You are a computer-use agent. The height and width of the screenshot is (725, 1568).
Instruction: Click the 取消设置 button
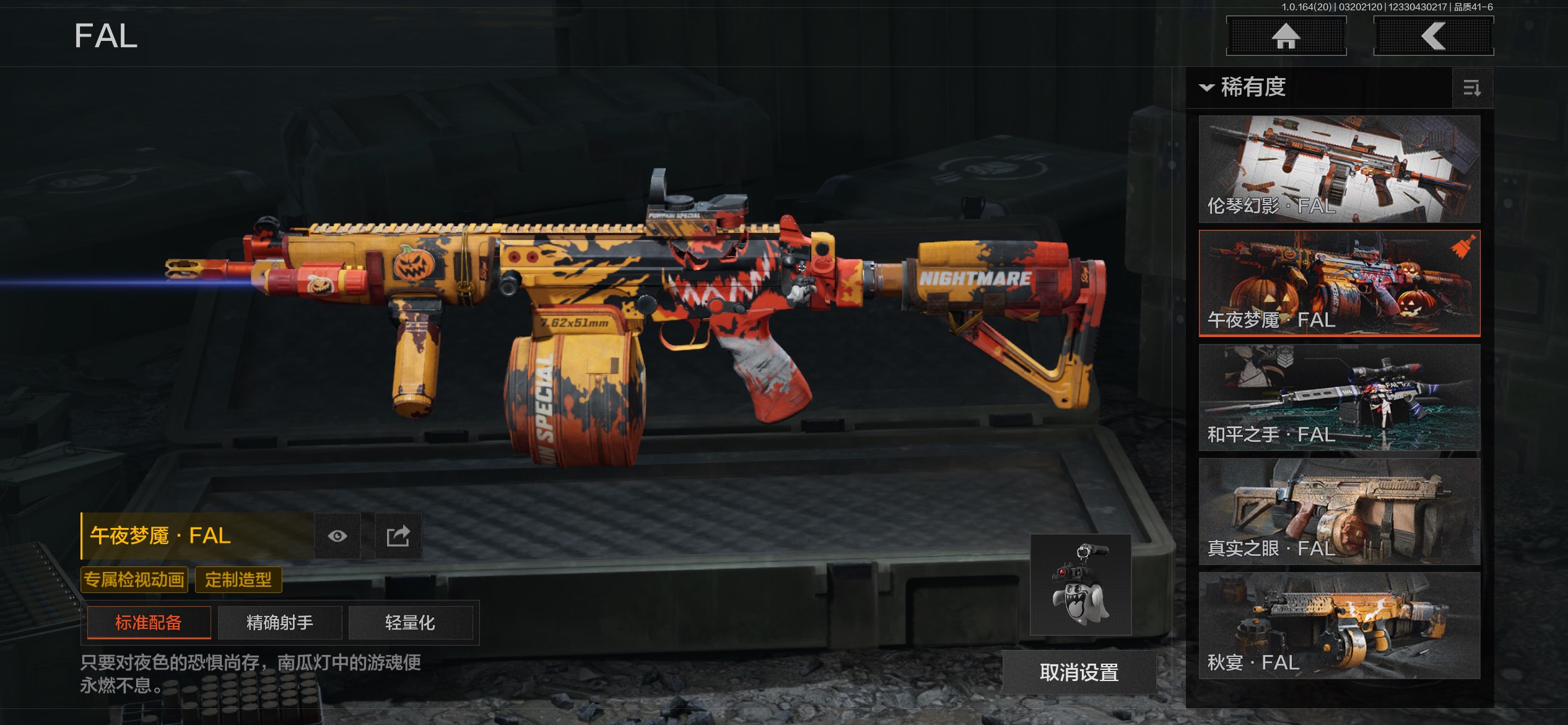pos(1079,672)
